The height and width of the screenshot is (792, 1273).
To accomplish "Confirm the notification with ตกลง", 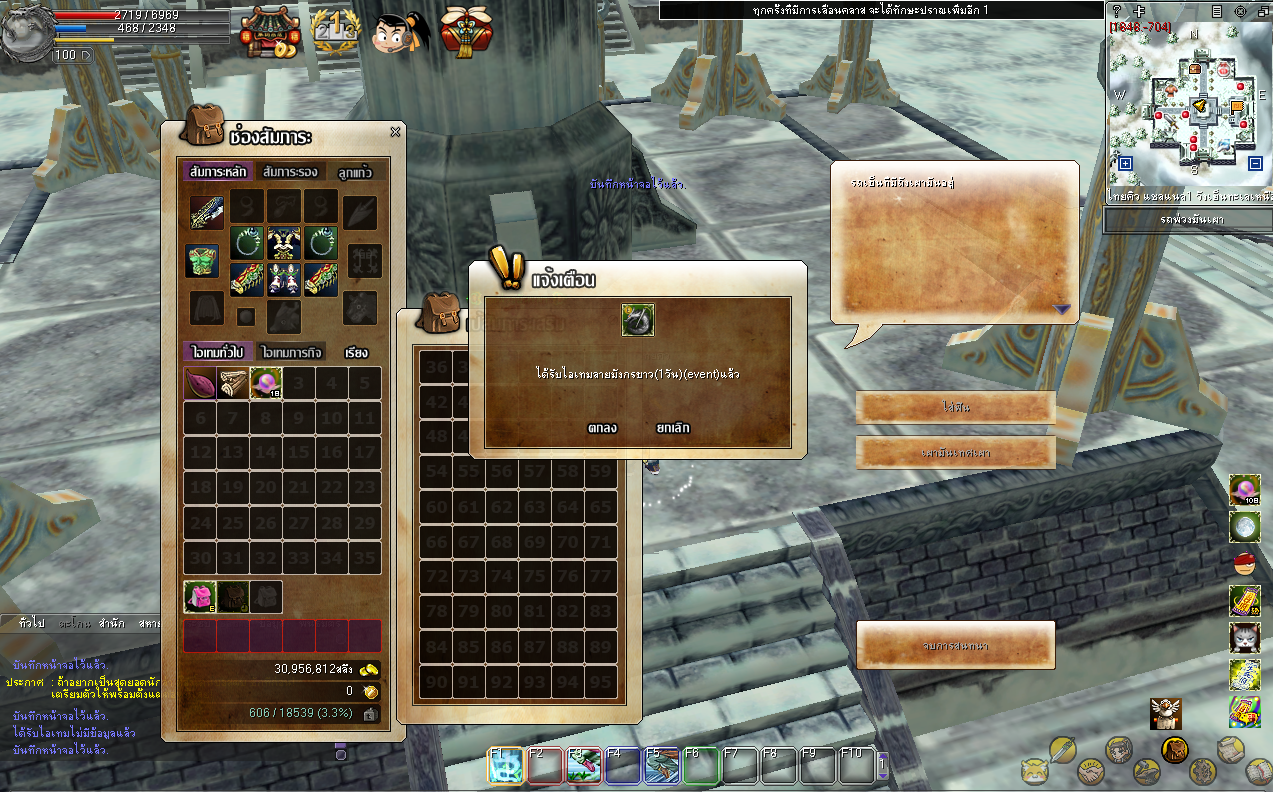I will 602,428.
